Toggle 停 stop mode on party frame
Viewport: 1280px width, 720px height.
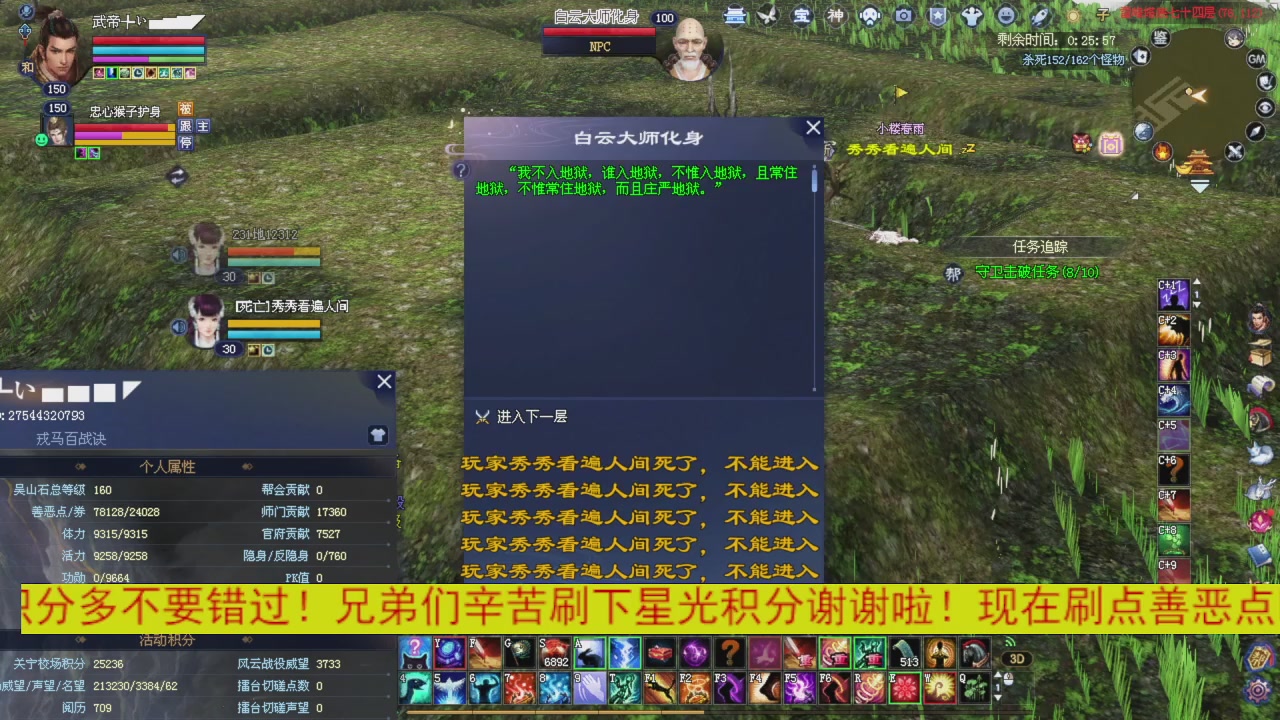[x=186, y=142]
